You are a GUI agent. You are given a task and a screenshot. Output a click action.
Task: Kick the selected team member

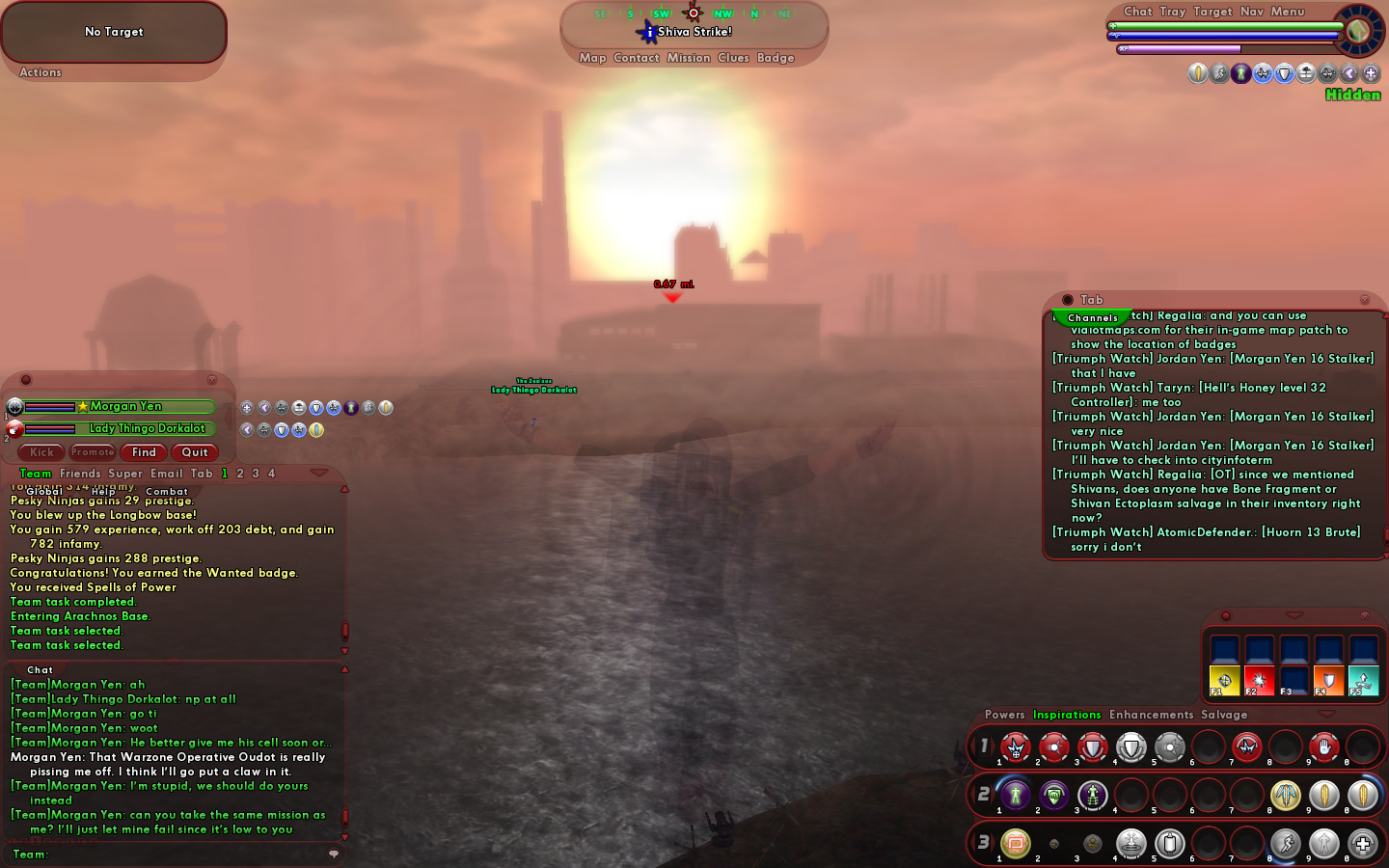tap(41, 452)
